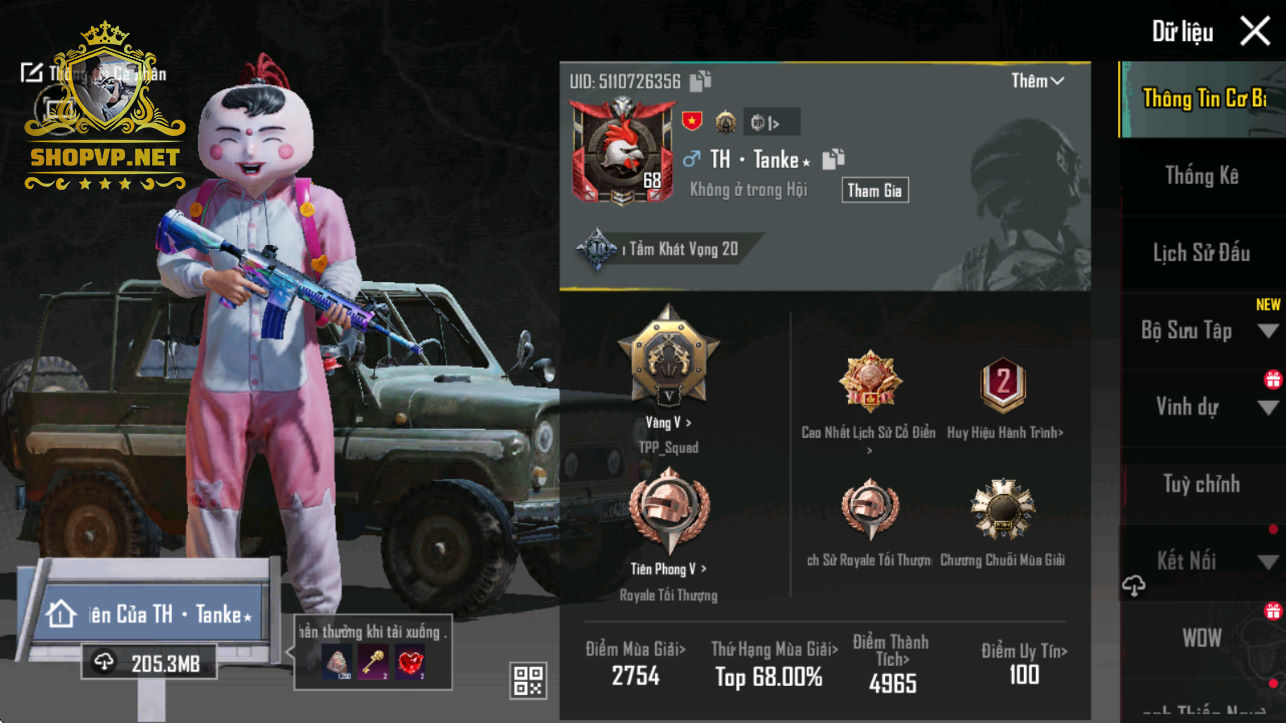The height and width of the screenshot is (723, 1286).
Task: Close the profile data screen
Action: click(x=1255, y=31)
